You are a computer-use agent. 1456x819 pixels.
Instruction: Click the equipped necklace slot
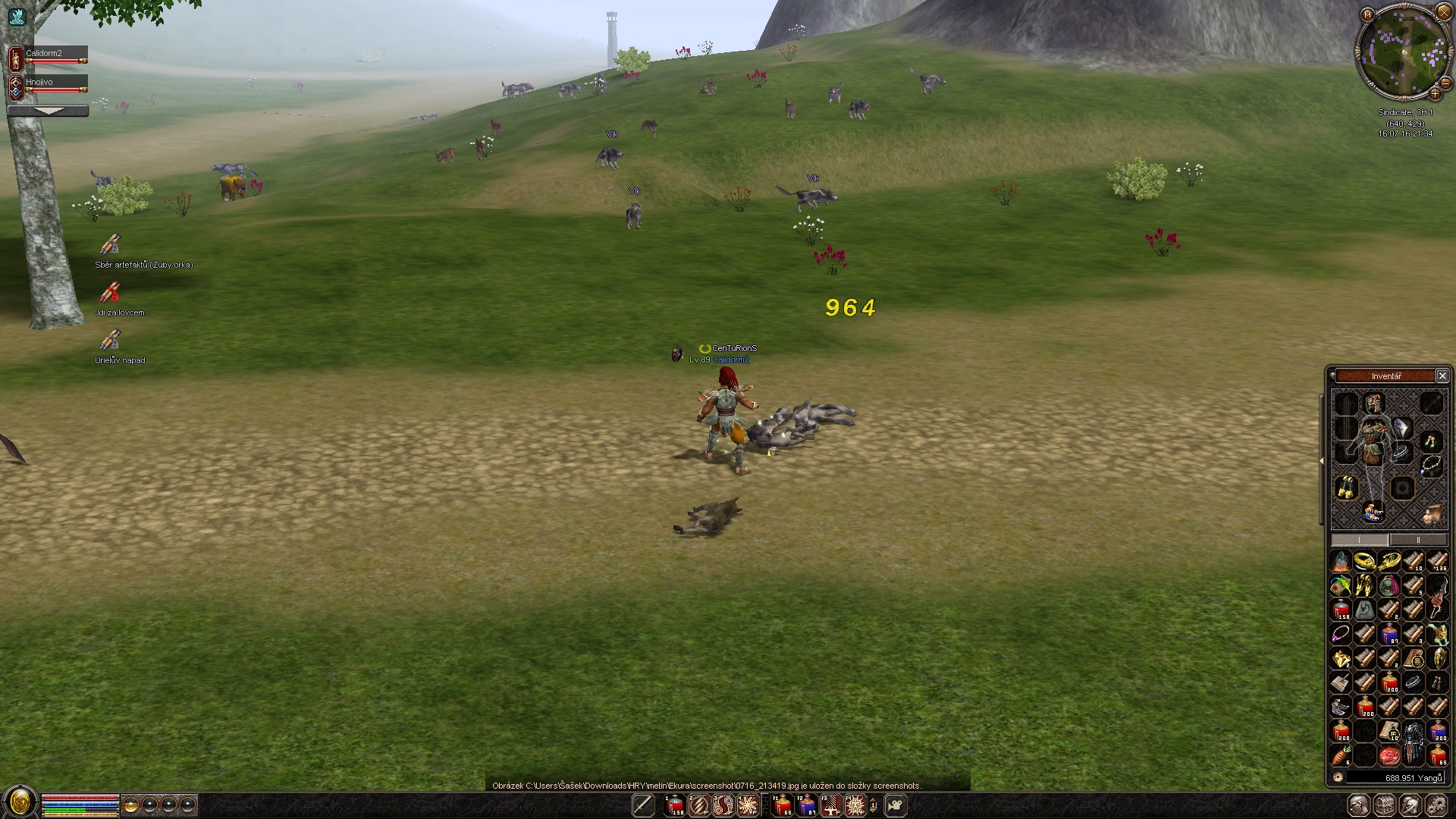[1431, 465]
